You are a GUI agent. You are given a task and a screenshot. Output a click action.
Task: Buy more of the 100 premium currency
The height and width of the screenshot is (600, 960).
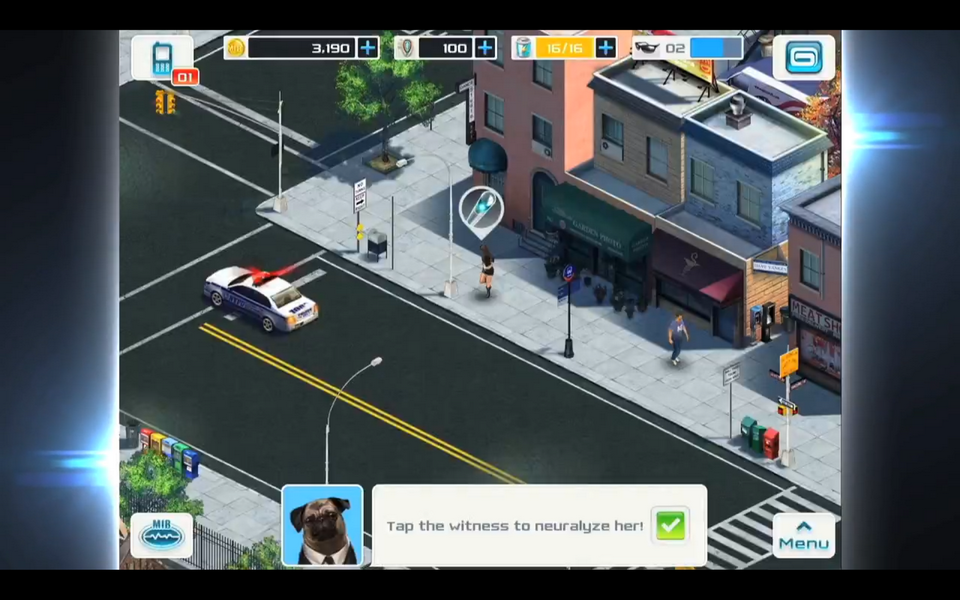[x=485, y=47]
